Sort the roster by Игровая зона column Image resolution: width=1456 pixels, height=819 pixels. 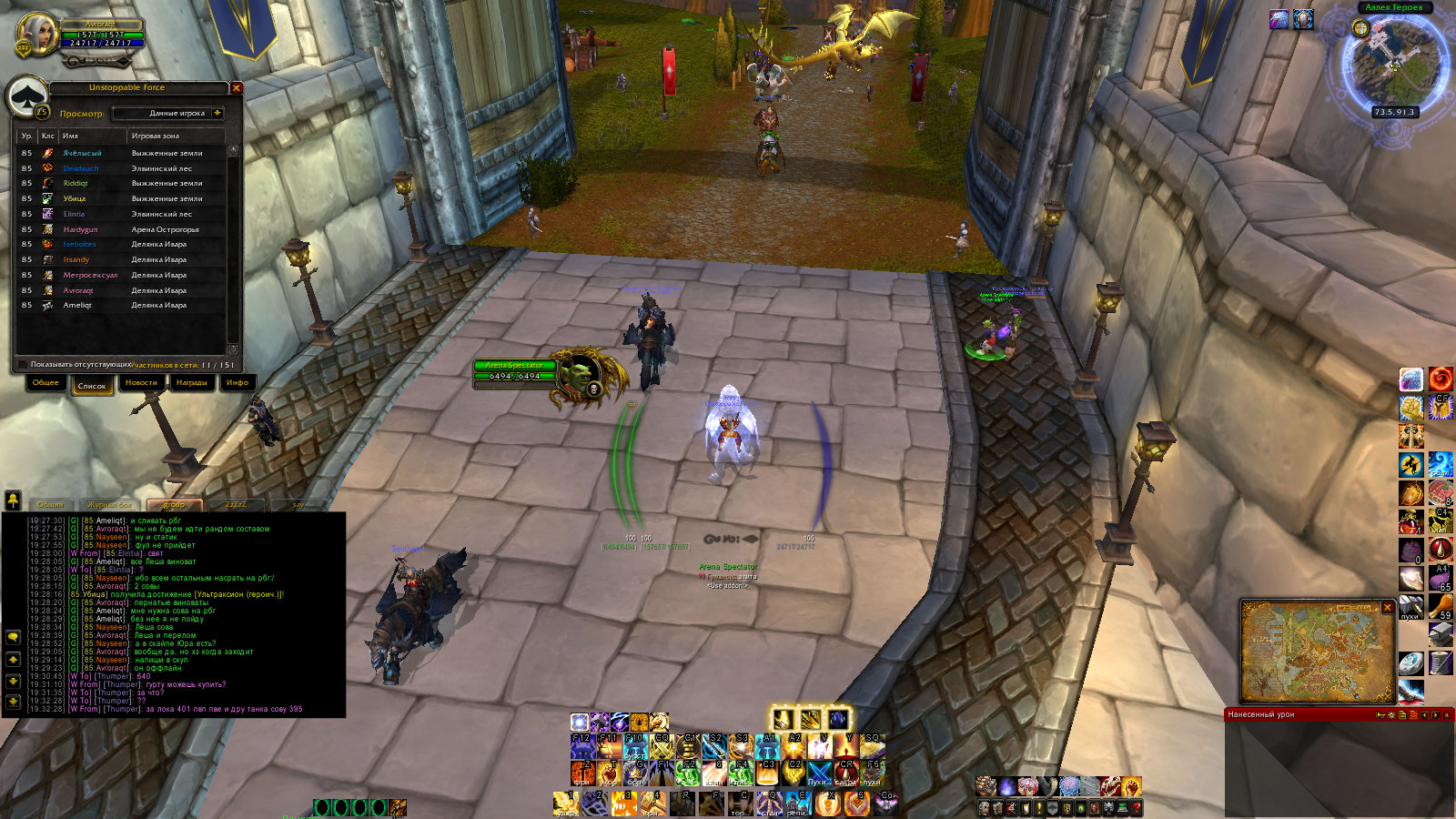(x=156, y=136)
